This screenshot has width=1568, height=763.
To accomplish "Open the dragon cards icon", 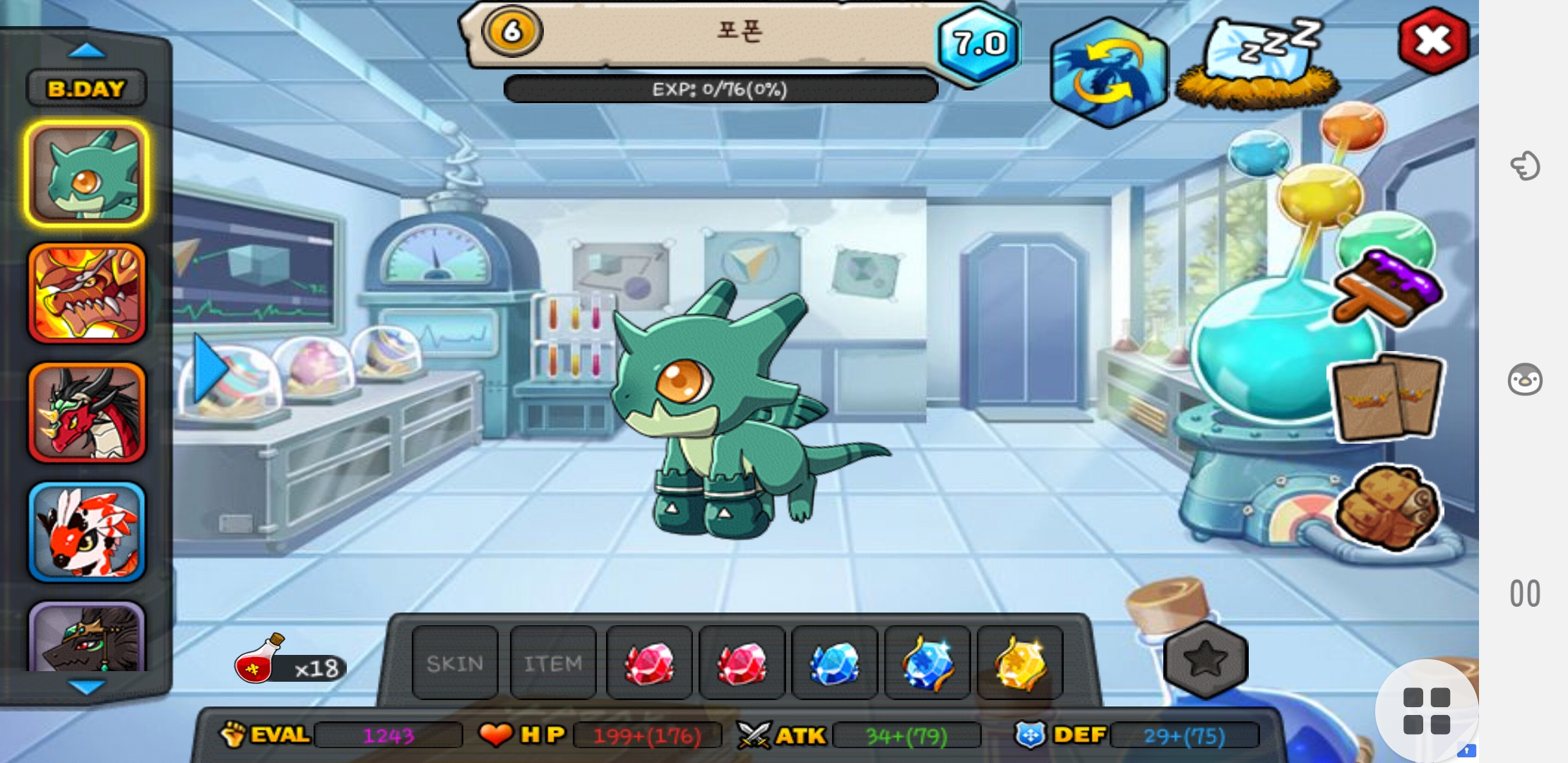I will click(1386, 398).
